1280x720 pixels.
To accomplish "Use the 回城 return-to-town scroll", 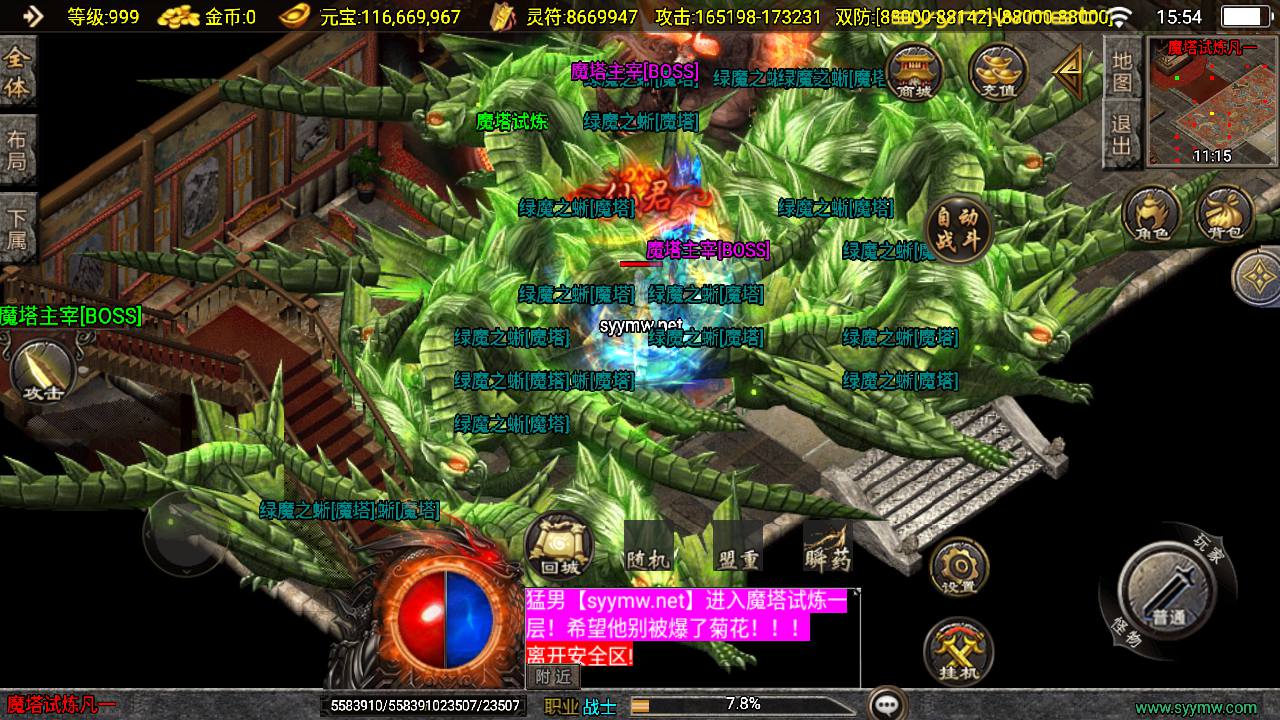I will coord(559,547).
